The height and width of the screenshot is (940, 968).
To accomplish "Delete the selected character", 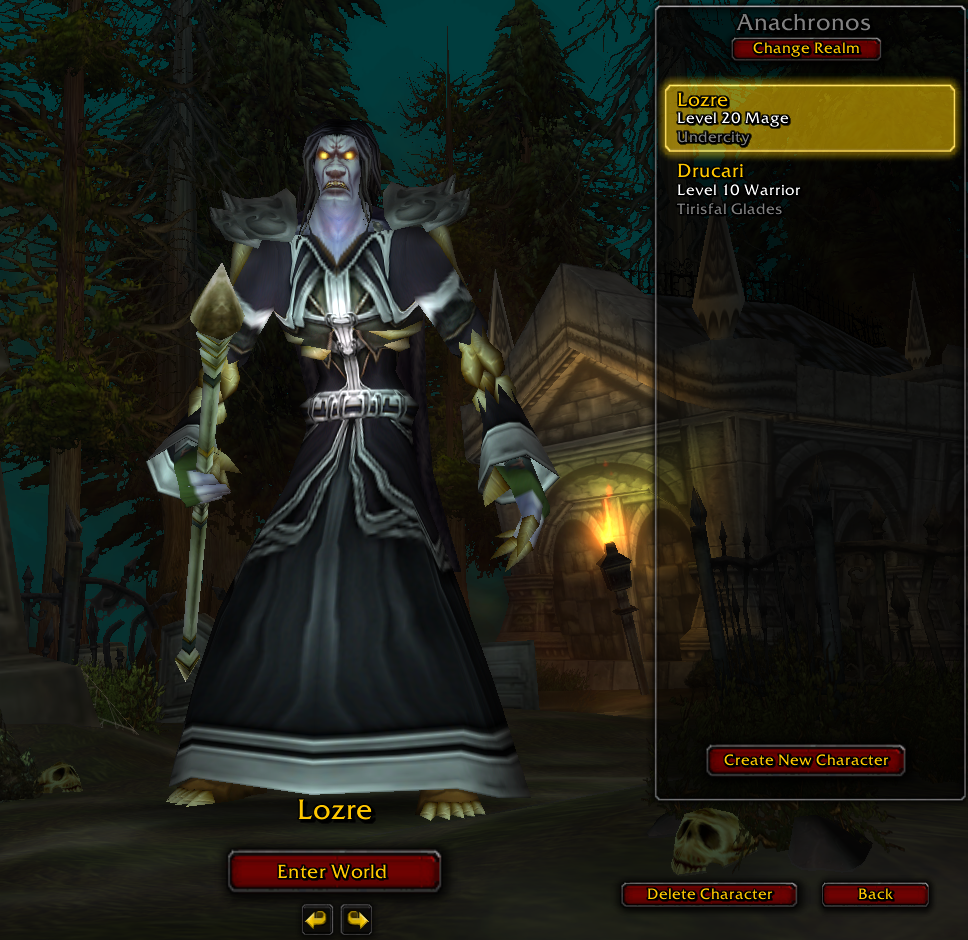I will [709, 894].
